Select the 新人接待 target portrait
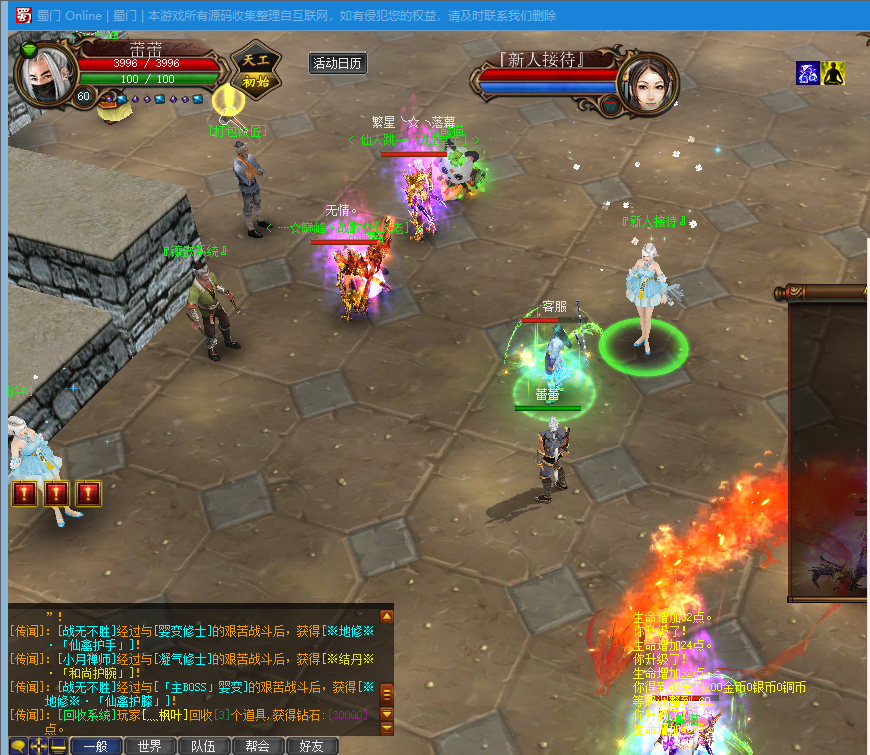The image size is (870, 755). coord(647,83)
